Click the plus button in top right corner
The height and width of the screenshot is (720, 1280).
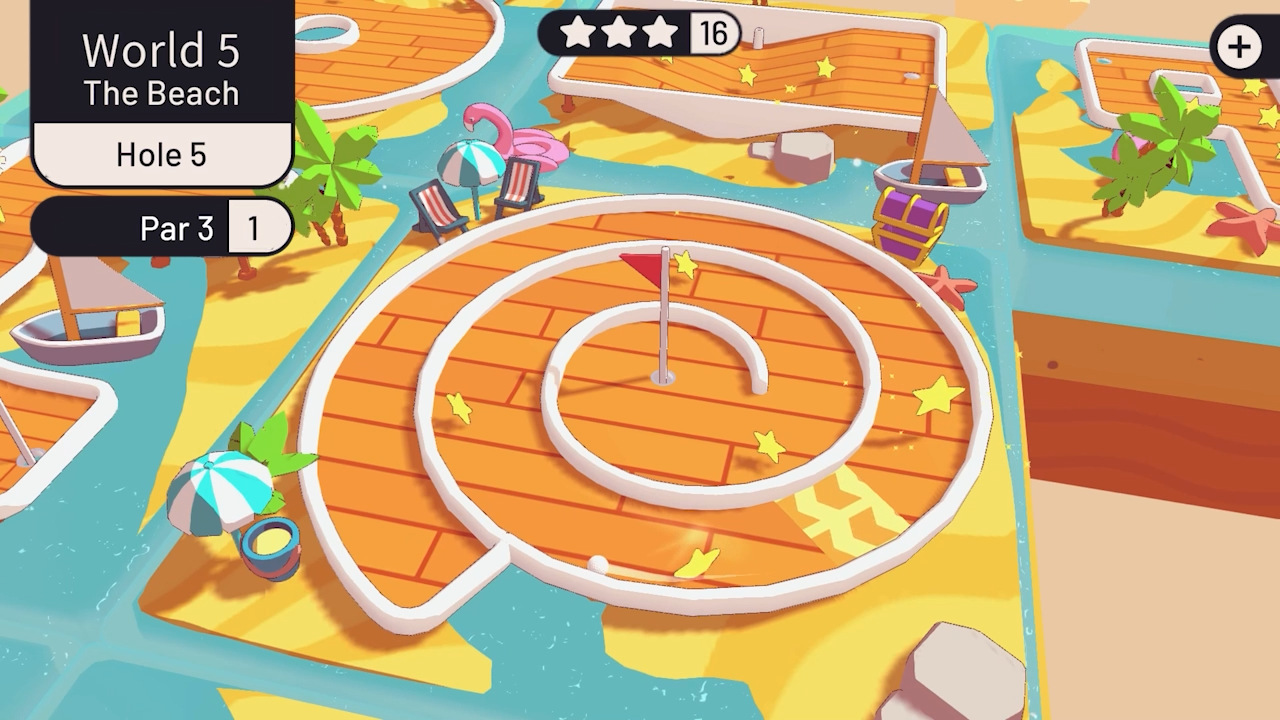point(1239,46)
